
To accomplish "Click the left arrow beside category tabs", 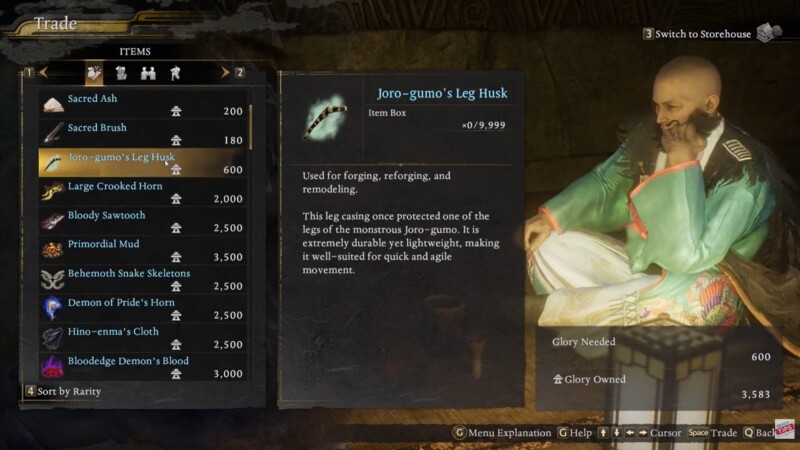I will pyautogui.click(x=44, y=72).
